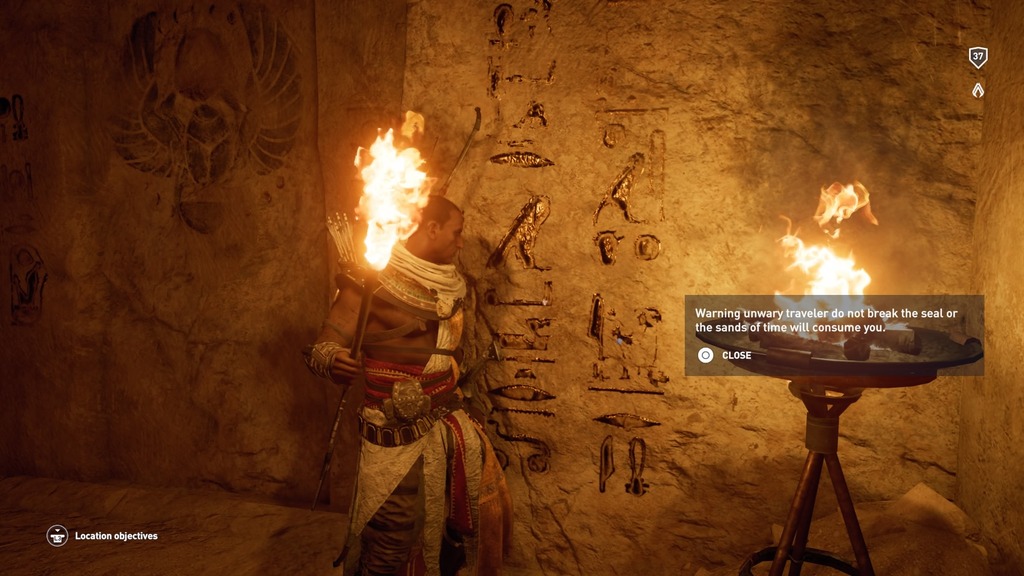Screen dimensions: 1024x576
Task: Select the flame icon below the level badge
Action: [978, 90]
